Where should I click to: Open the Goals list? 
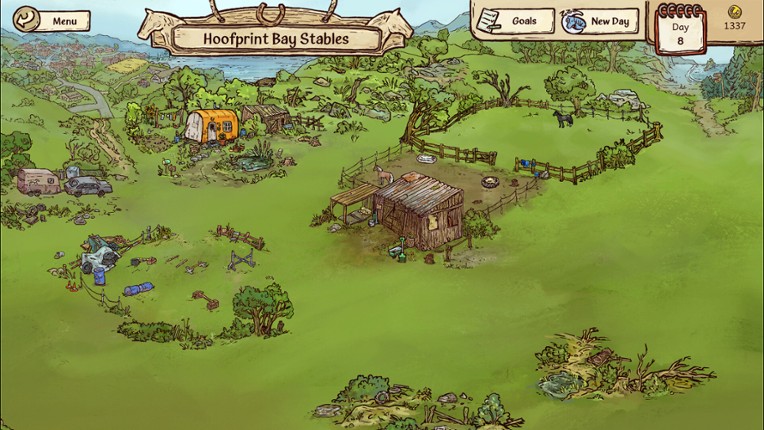pos(514,20)
